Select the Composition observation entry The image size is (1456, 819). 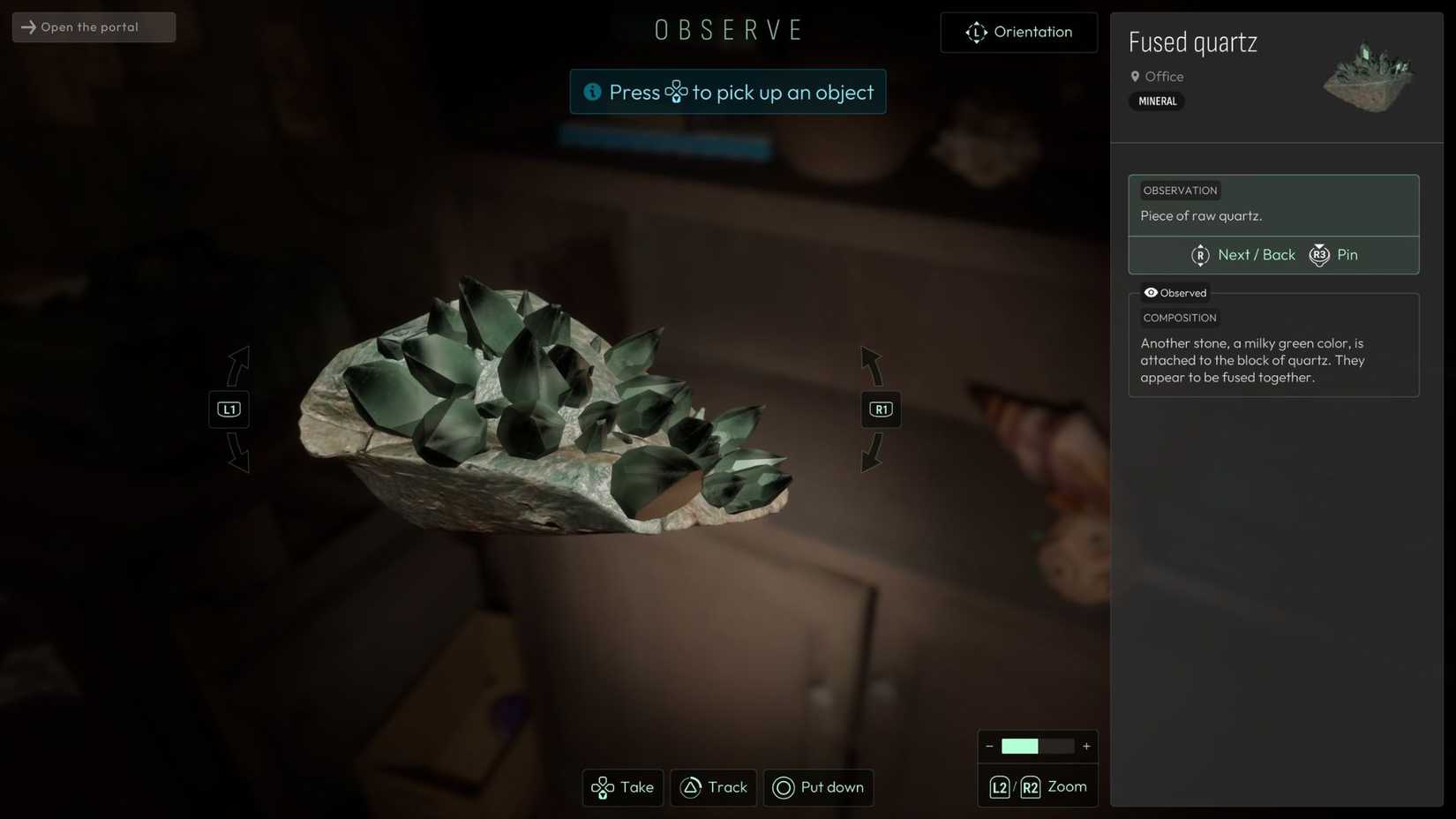(x=1273, y=351)
